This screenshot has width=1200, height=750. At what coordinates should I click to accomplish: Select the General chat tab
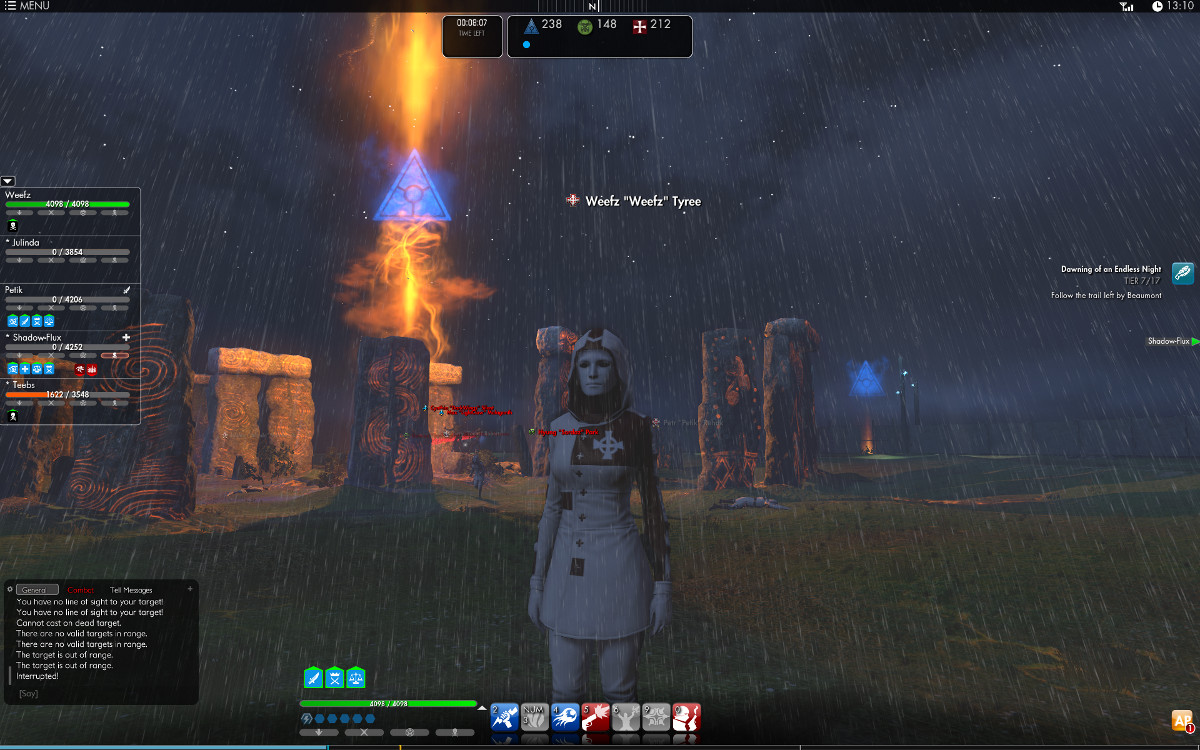37,590
